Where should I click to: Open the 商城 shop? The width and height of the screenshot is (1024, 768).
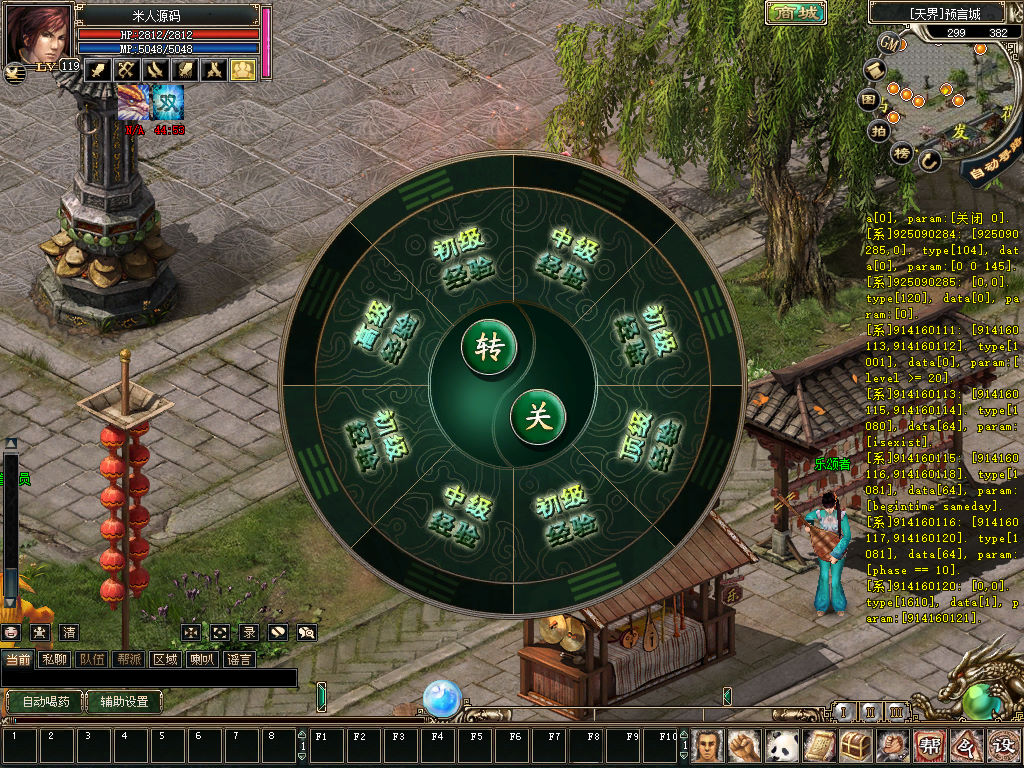click(796, 13)
